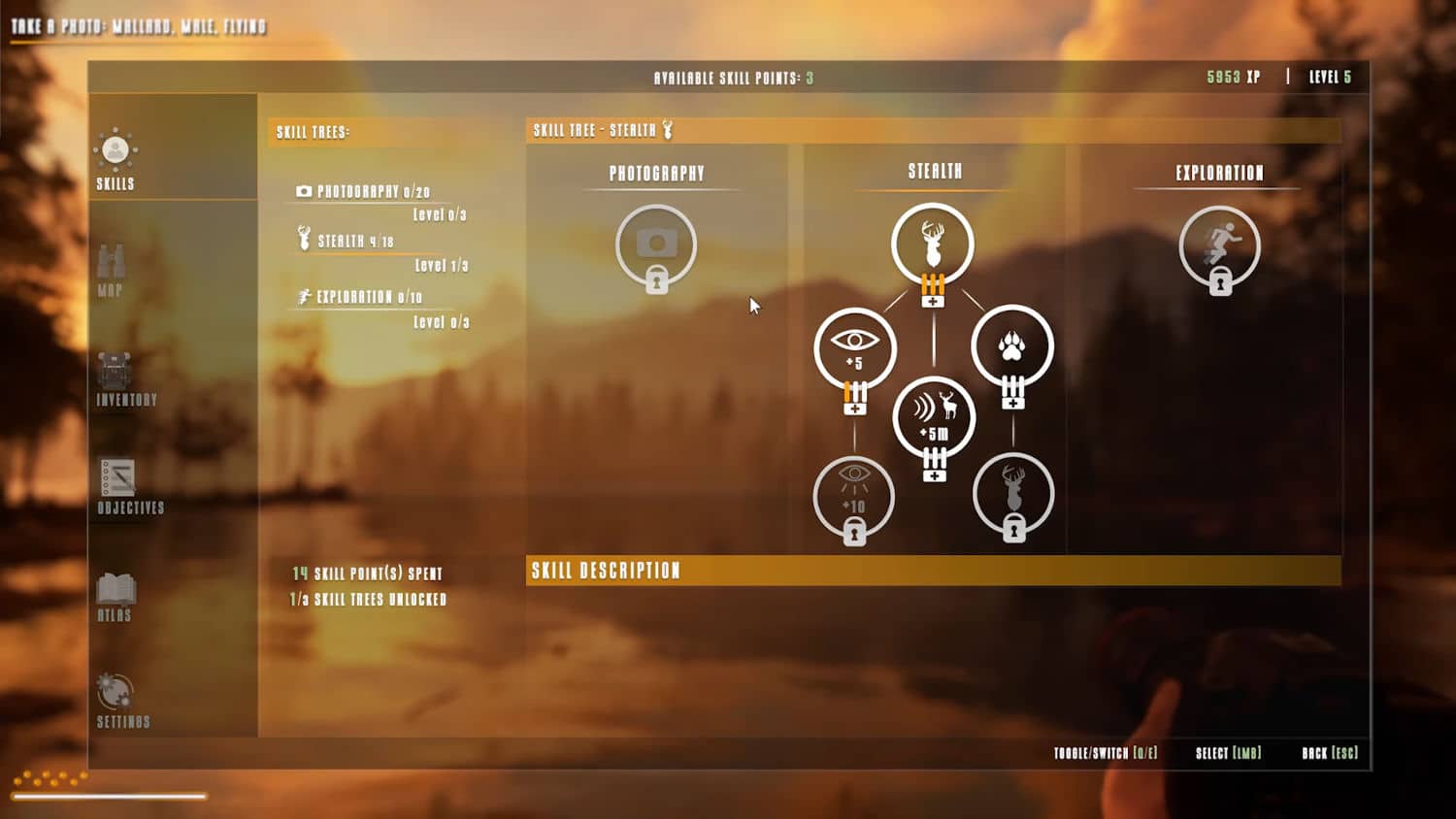
Task: Open the Atlas book
Action: tap(116, 596)
